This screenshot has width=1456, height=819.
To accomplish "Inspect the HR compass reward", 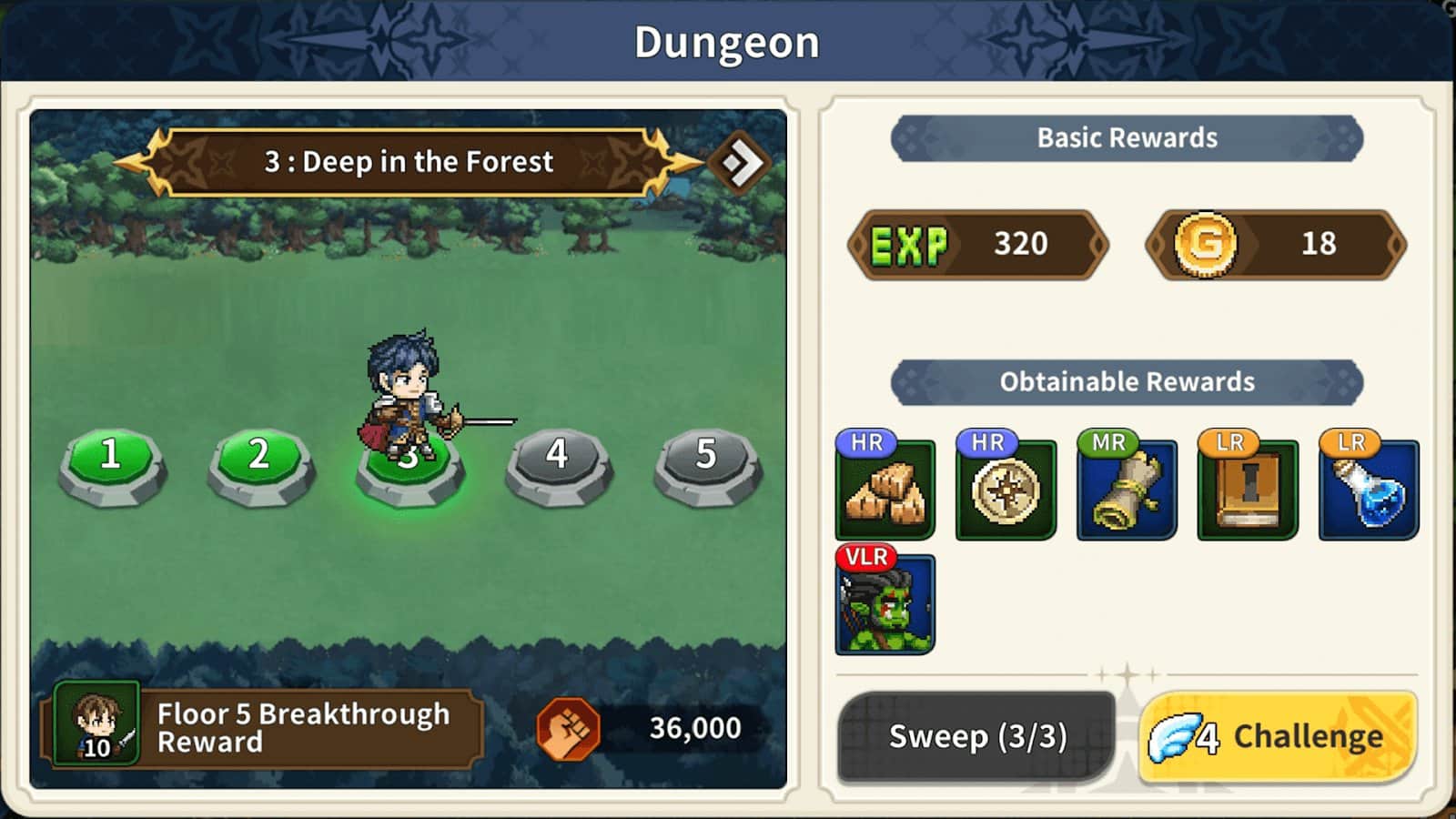I will [x=1006, y=490].
